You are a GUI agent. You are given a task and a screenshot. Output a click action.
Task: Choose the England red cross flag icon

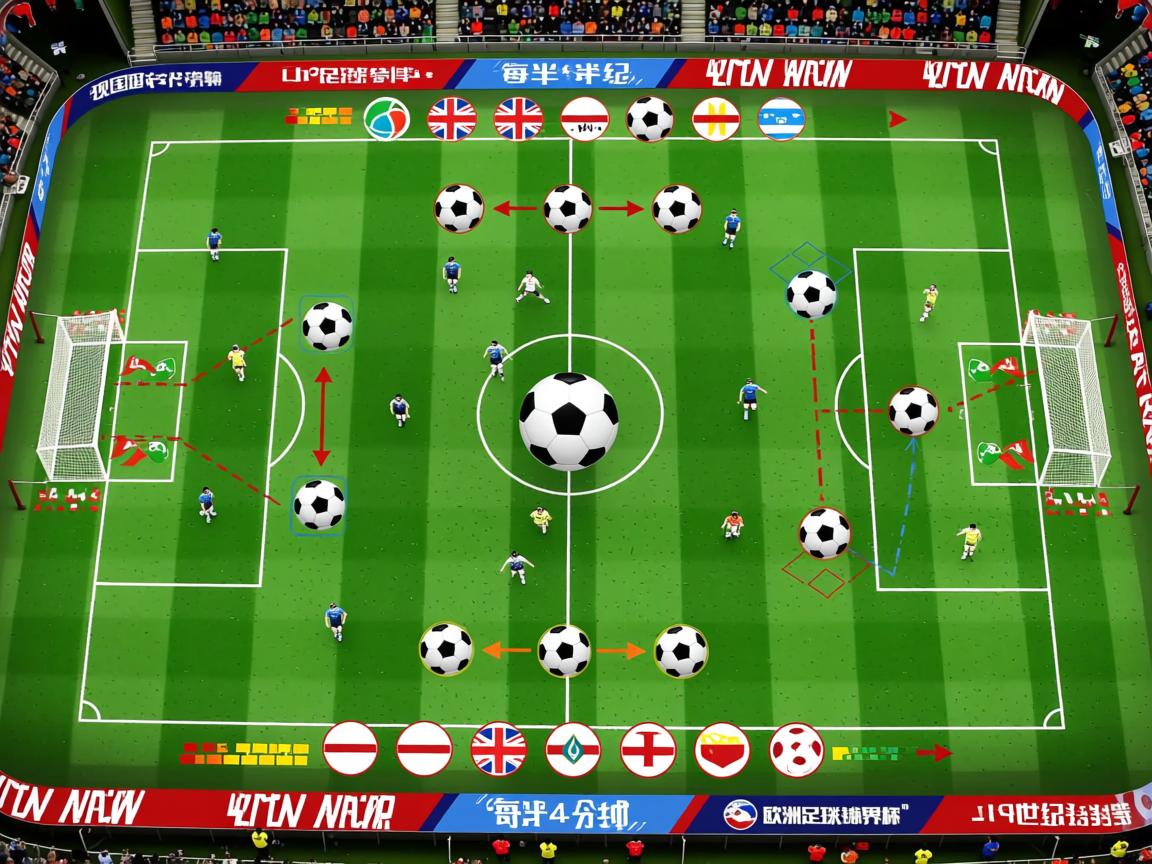pyautogui.click(x=647, y=749)
